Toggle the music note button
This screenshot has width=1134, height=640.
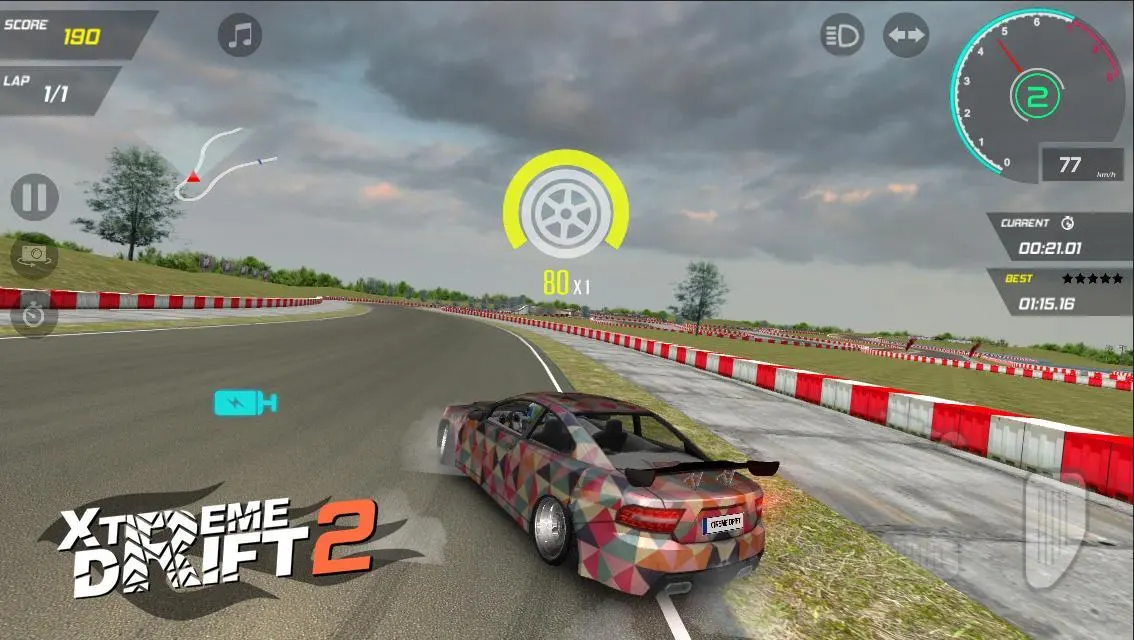pos(240,36)
